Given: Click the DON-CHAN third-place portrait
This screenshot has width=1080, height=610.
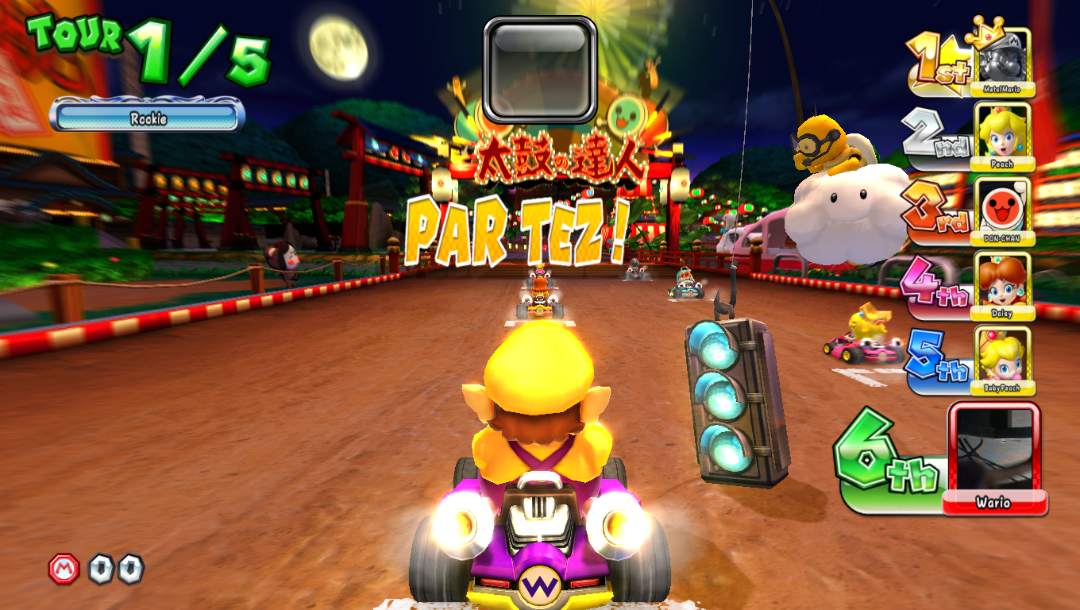Looking at the screenshot, I should [1003, 207].
